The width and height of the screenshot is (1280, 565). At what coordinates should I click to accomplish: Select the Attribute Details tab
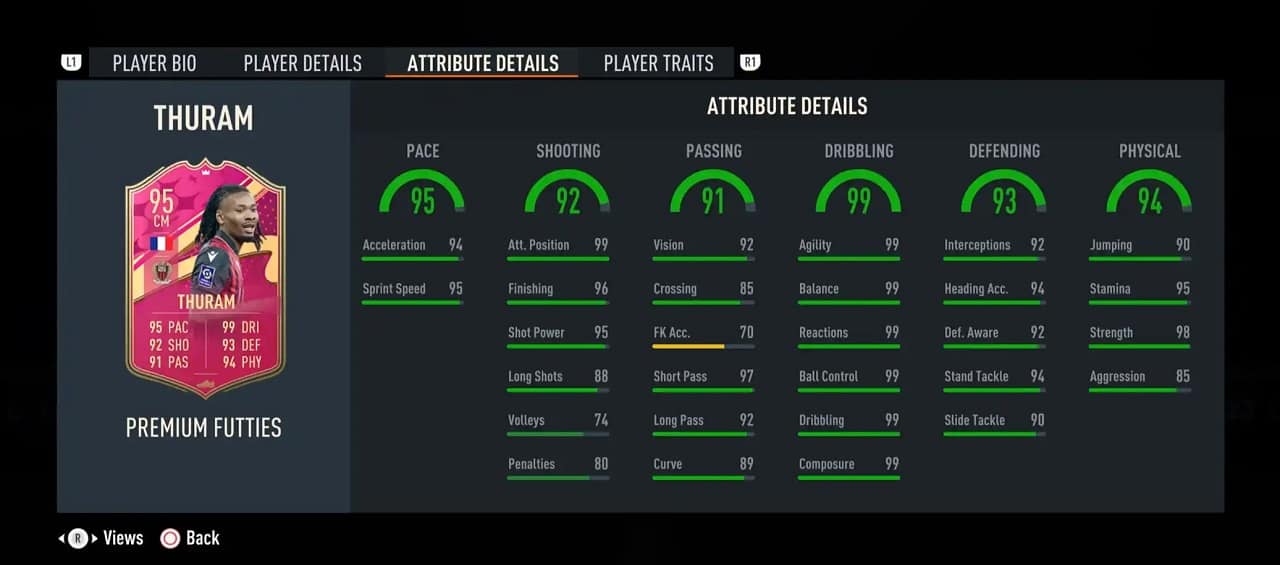click(482, 63)
